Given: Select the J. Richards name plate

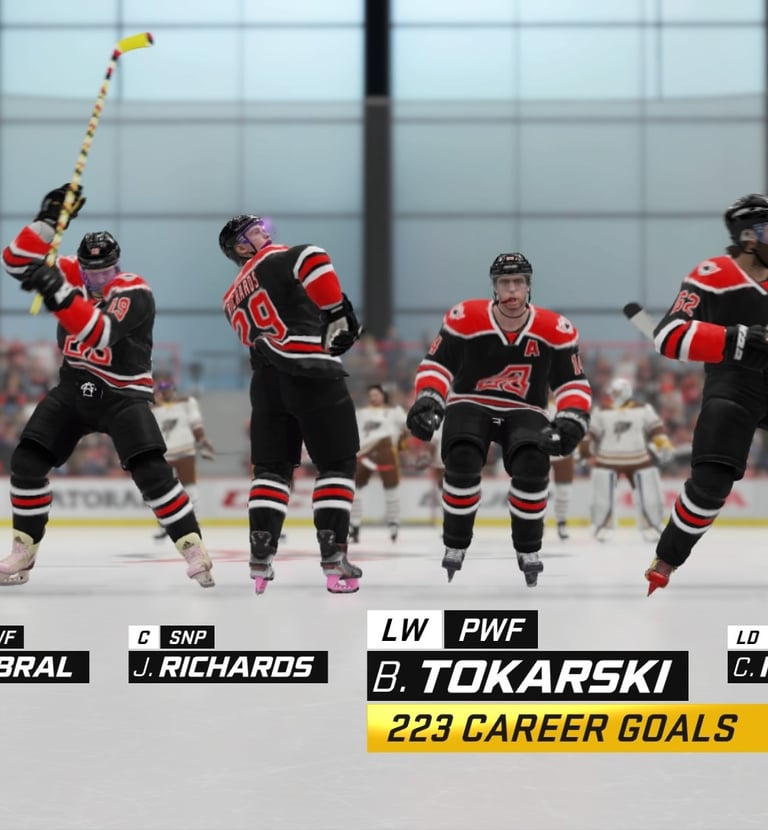Looking at the screenshot, I should pos(228,667).
